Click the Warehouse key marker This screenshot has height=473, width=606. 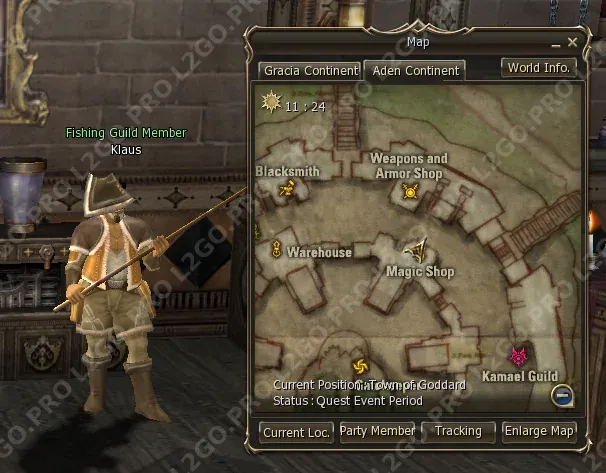click(x=276, y=252)
